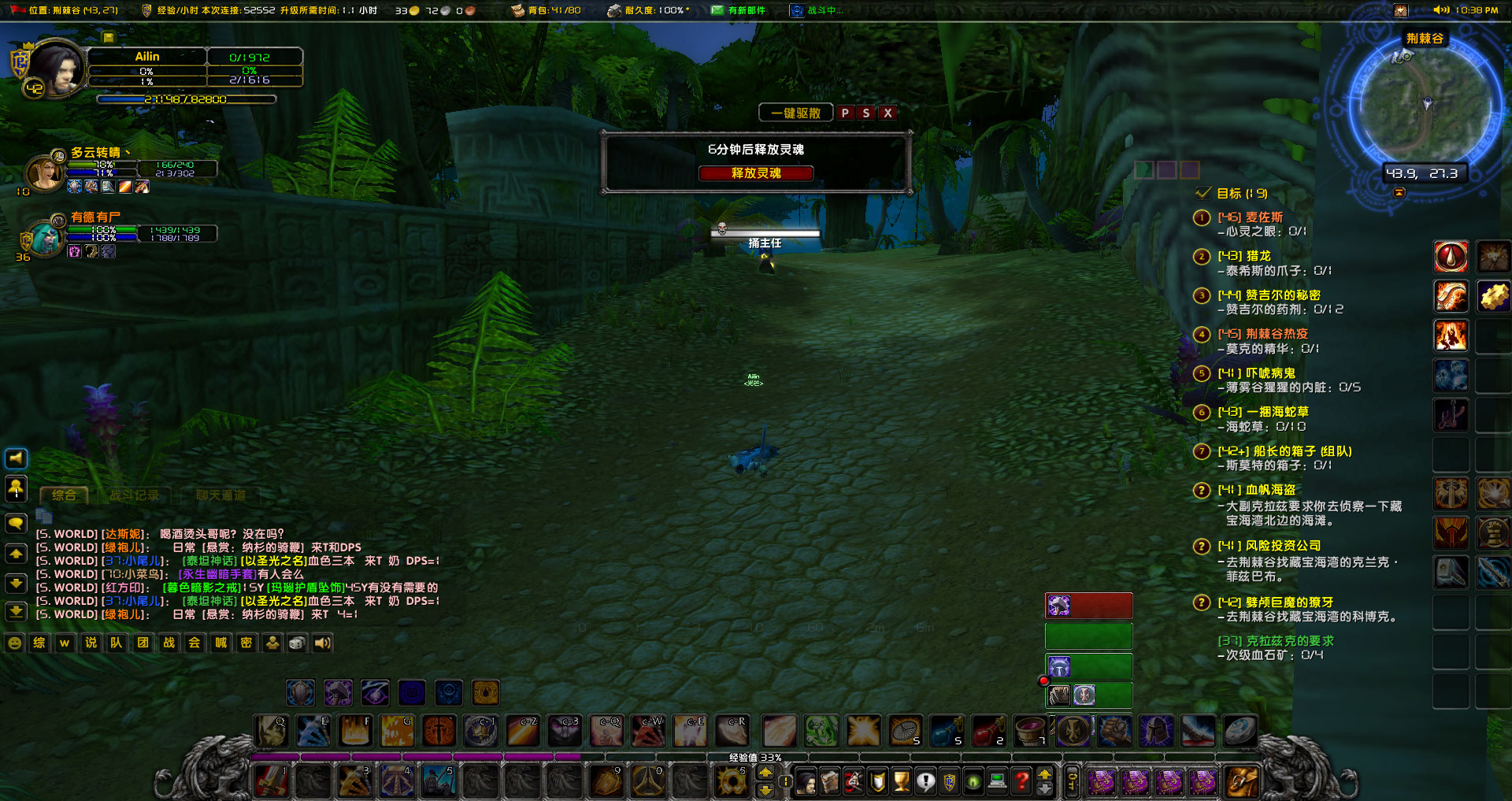Select the smiley emote icon in chat bar
Screen dimensions: 1512x801
click(15, 643)
